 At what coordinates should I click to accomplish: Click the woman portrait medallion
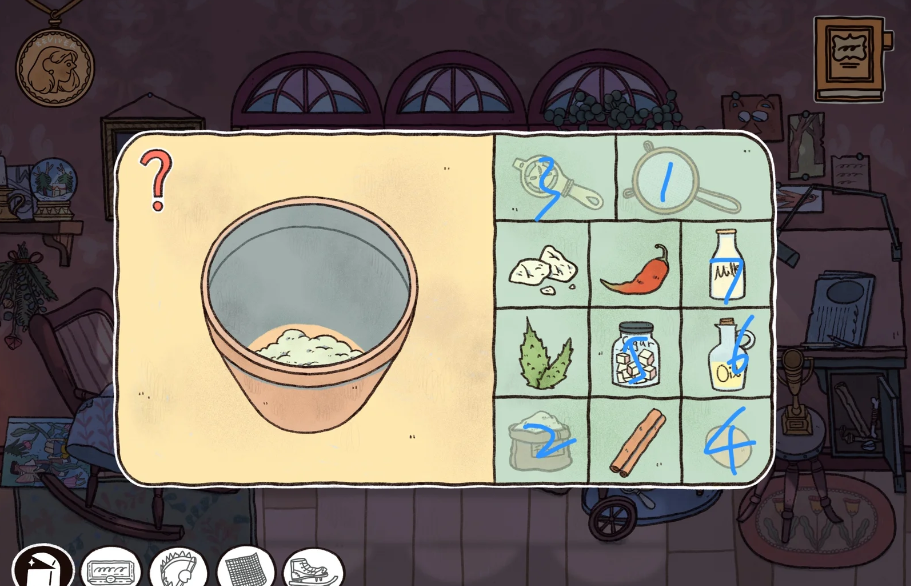55,66
